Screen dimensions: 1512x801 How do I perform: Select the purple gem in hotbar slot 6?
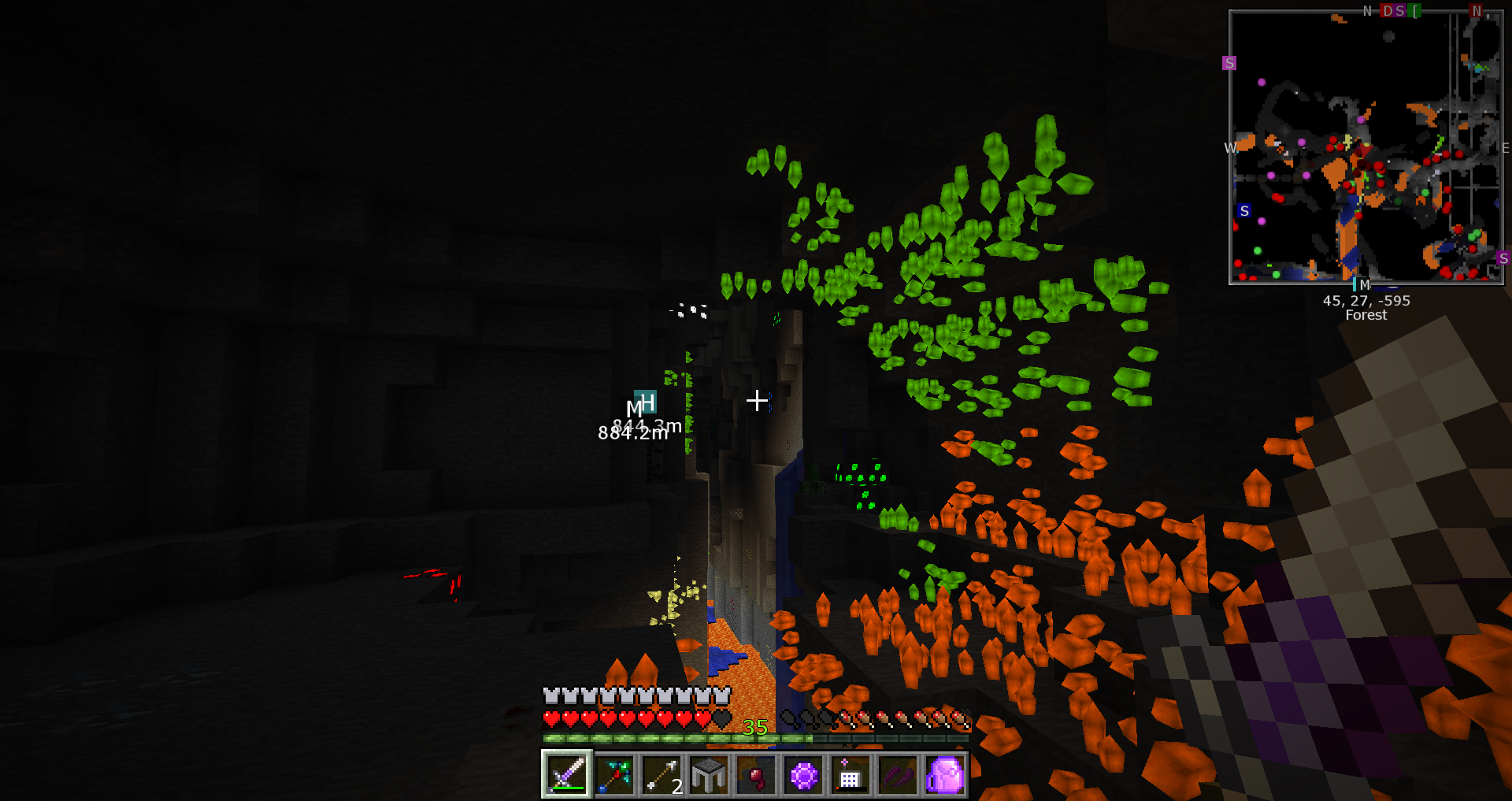pyautogui.click(x=804, y=776)
